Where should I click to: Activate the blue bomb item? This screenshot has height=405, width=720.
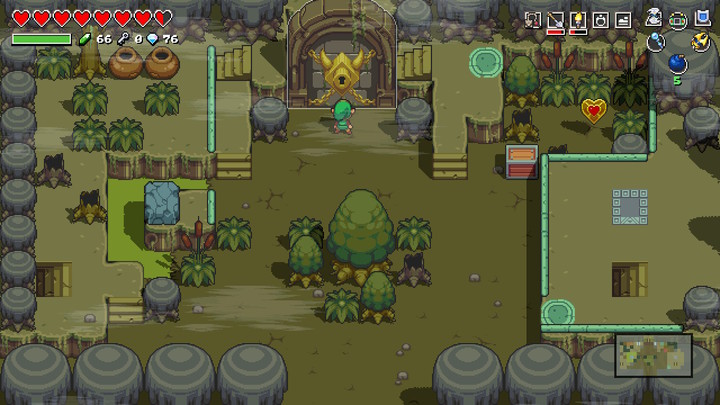[x=677, y=64]
